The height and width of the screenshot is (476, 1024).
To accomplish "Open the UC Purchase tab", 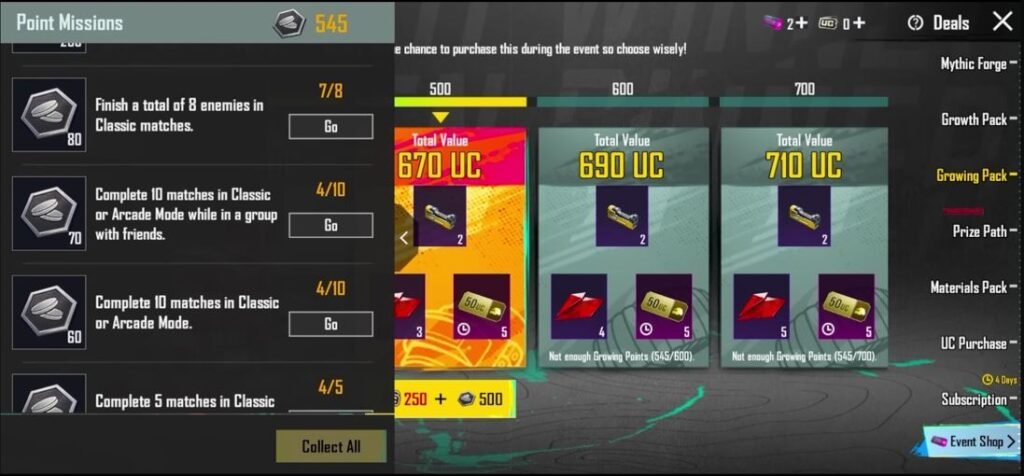I will tap(972, 343).
